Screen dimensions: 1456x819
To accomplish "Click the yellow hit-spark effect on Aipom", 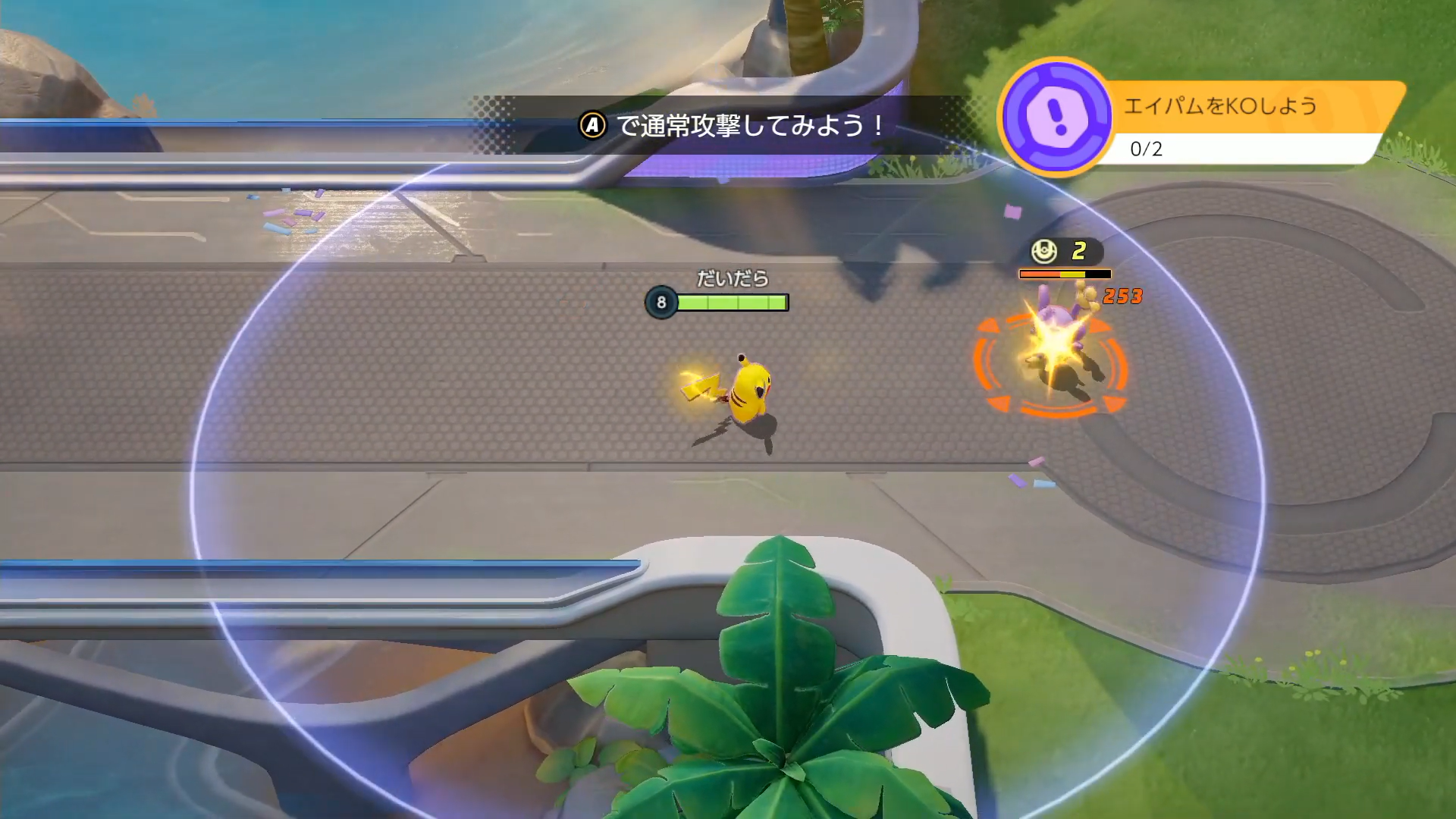I will pos(1054,341).
